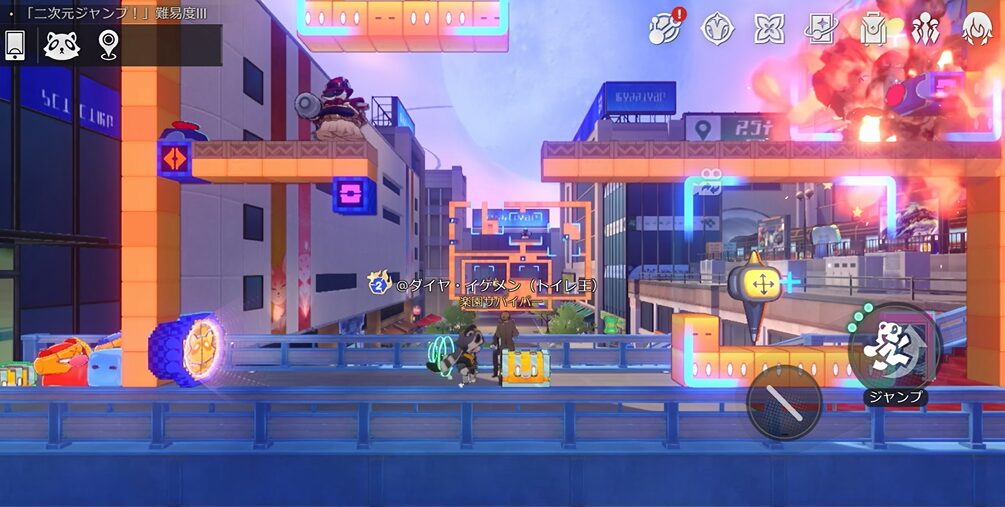Open the map location pin icon
The image size is (1005, 507).
[x=108, y=44]
